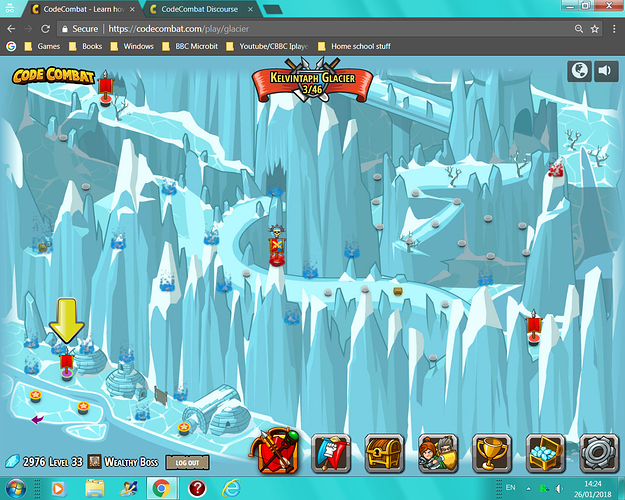Open the gem chest shop button
Viewport: 625px width, 500px height.
point(545,453)
